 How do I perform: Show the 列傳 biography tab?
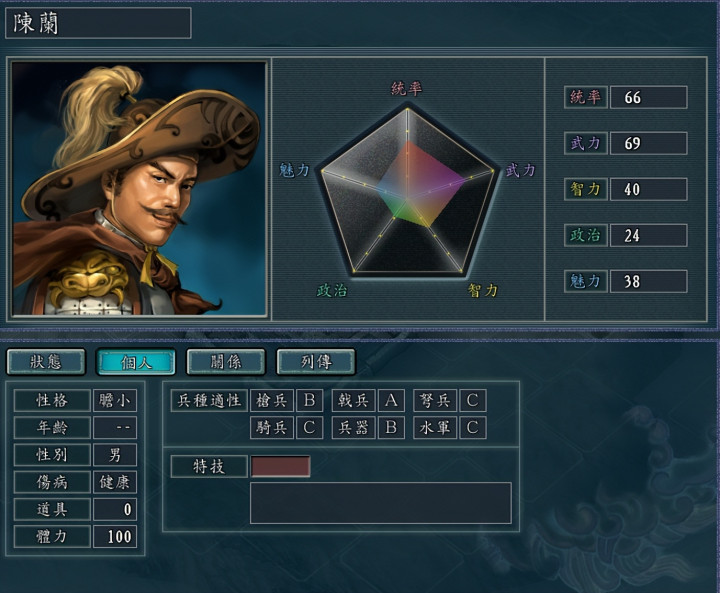tap(316, 361)
